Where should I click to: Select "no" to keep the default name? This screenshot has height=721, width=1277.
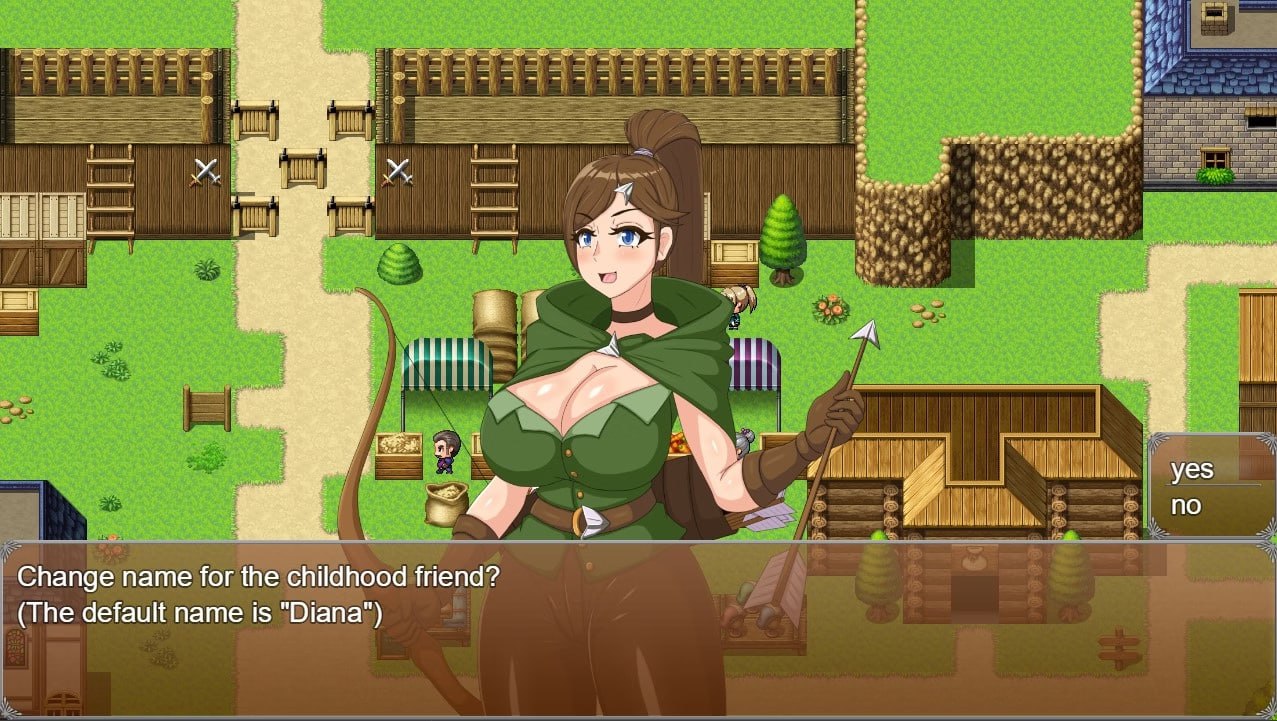(1187, 506)
